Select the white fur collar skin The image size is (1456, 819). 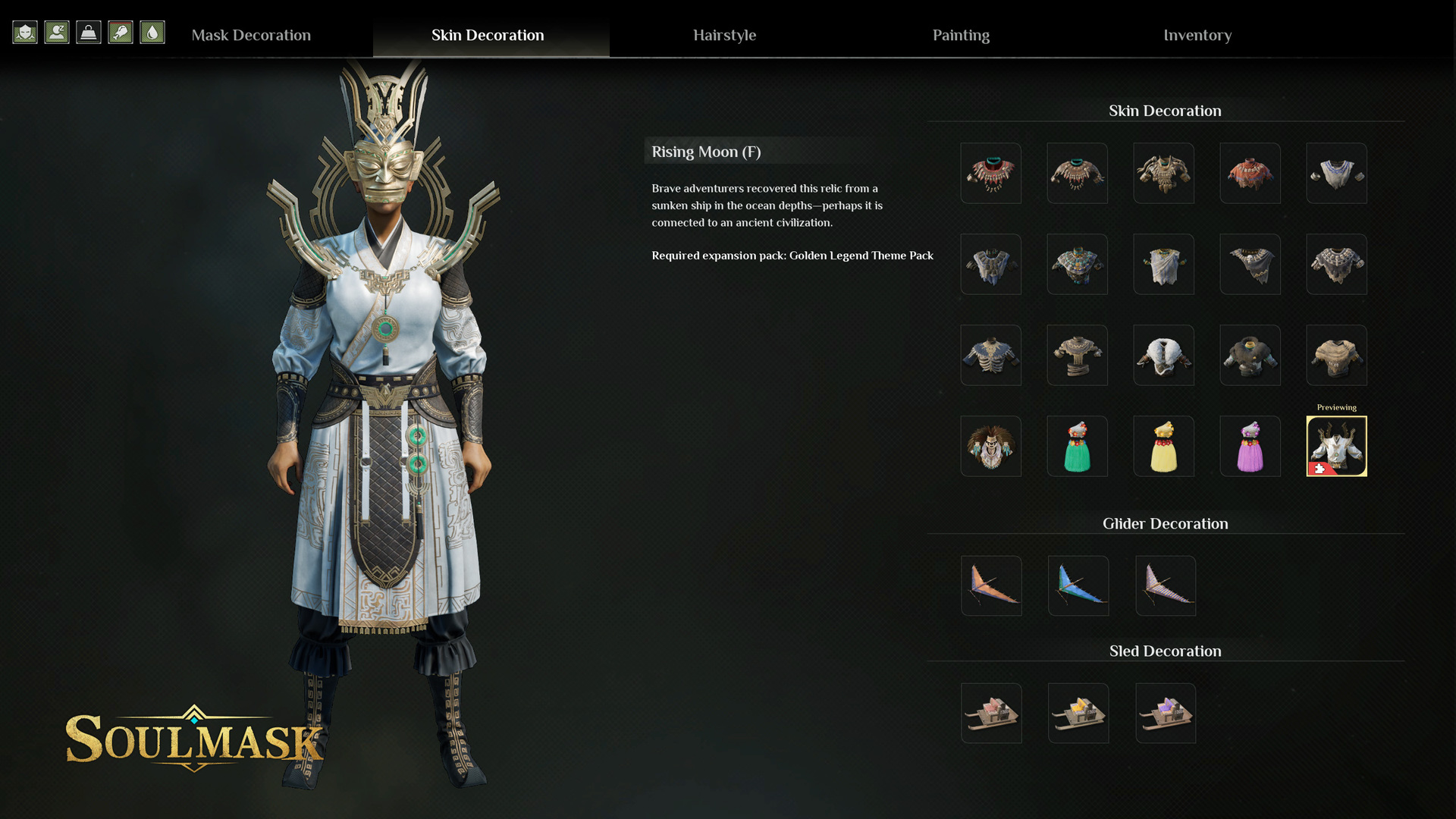(x=1163, y=355)
